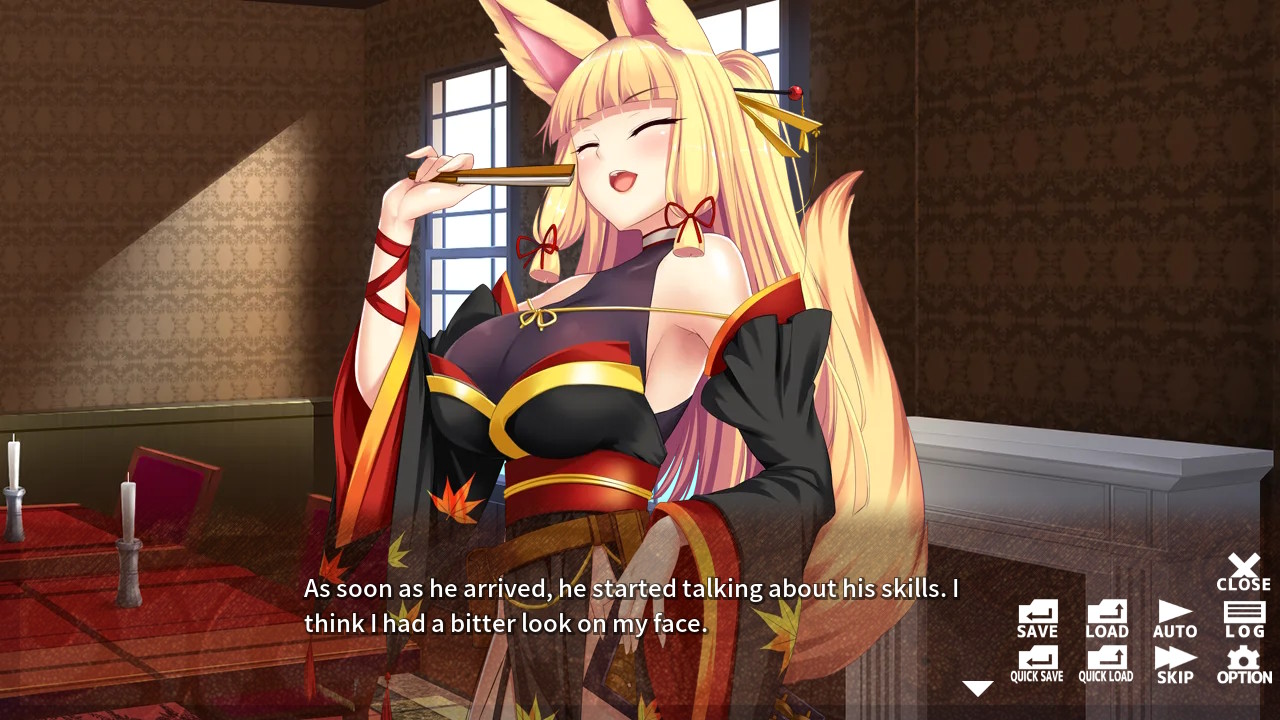Activate SKIP fast-forward mode
This screenshot has width=1280, height=720.
[1174, 663]
